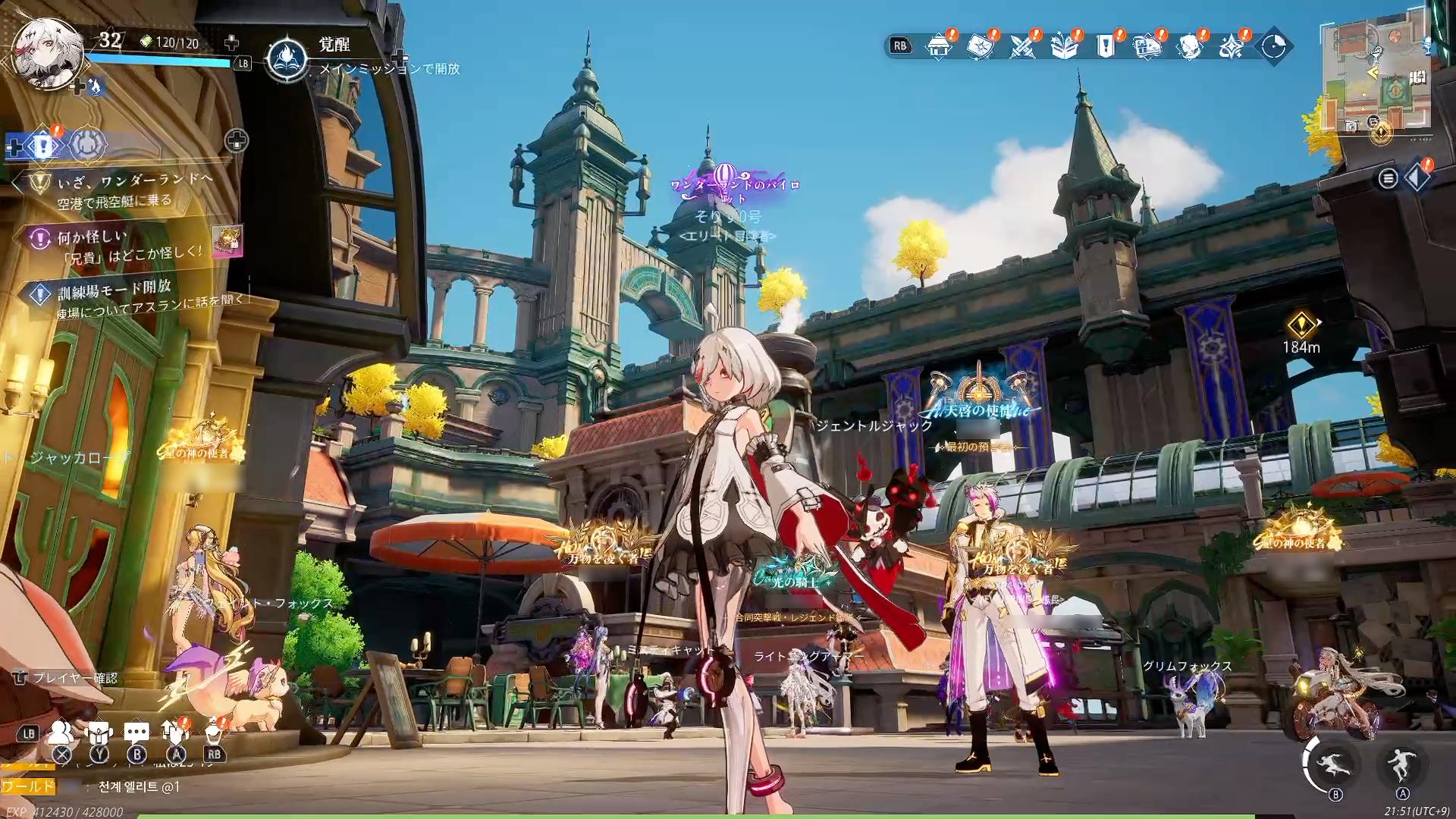This screenshot has height=819, width=1456.
Task: Open the three-line list menu button
Action: pos(1388,178)
